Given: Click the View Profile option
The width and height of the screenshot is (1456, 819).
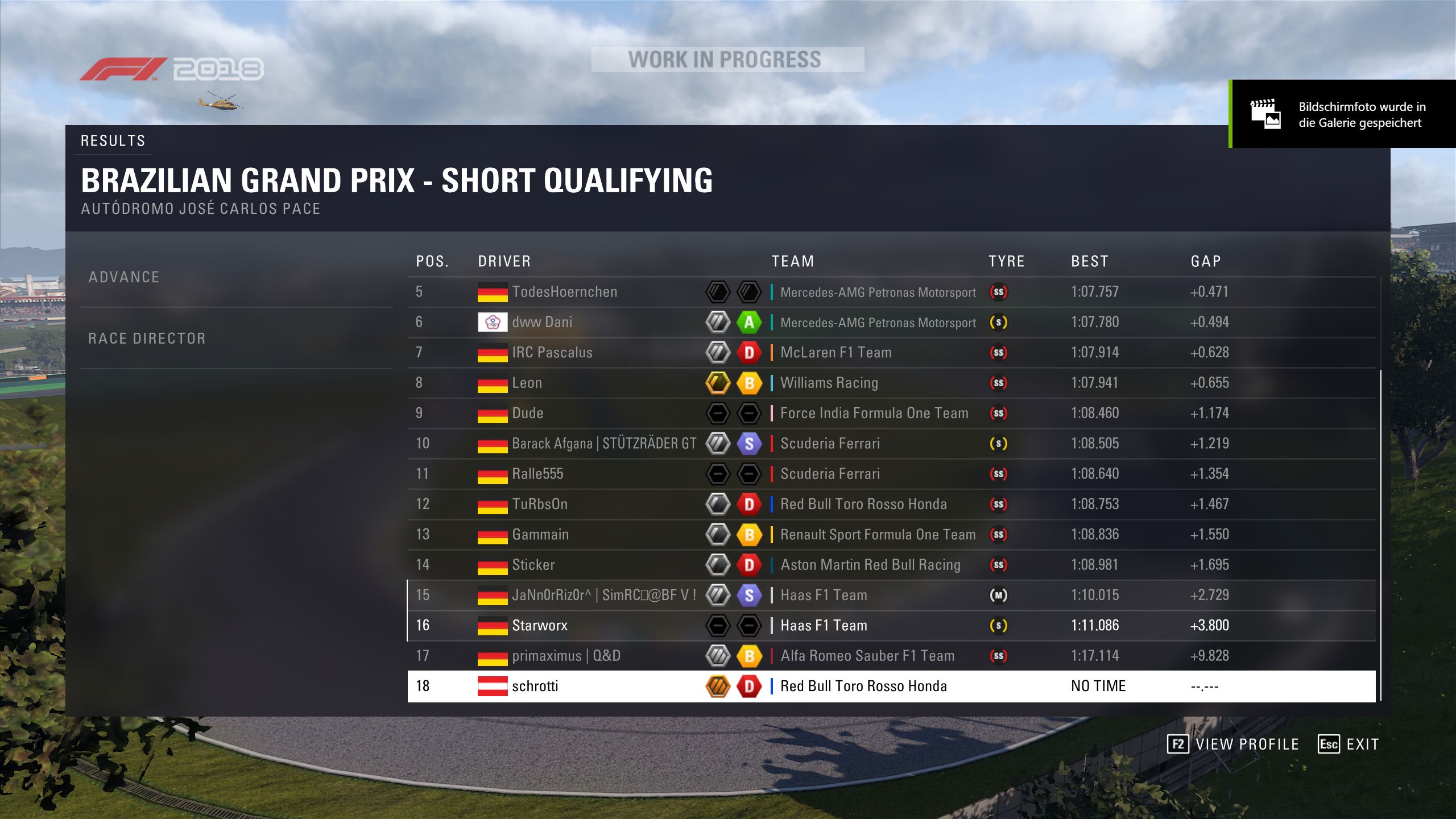Looking at the screenshot, I should coord(1233,744).
